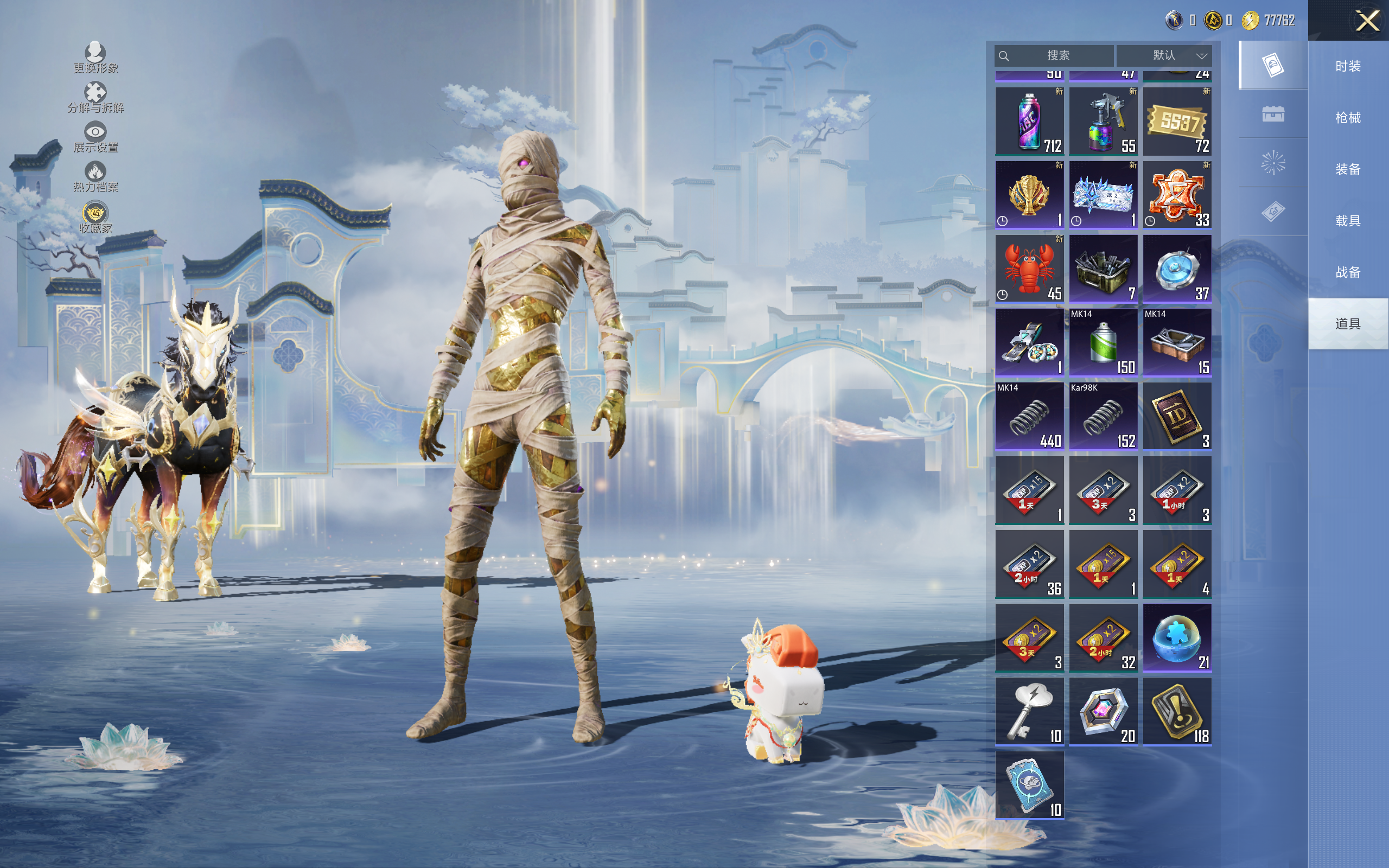Select the SS37 gold ticket item
The width and height of the screenshot is (1389, 868).
(x=1177, y=121)
